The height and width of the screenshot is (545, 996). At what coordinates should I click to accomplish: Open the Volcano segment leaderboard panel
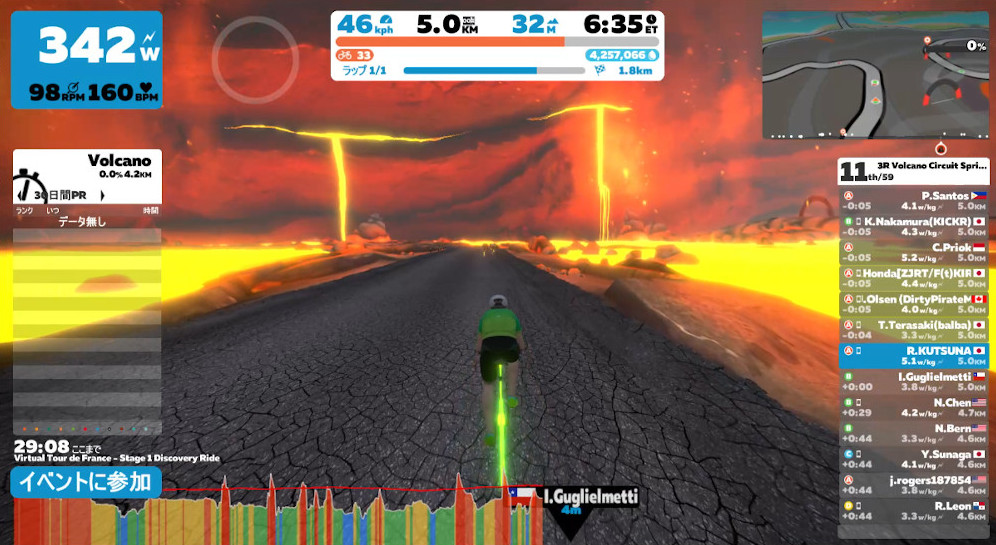pyautogui.click(x=87, y=176)
